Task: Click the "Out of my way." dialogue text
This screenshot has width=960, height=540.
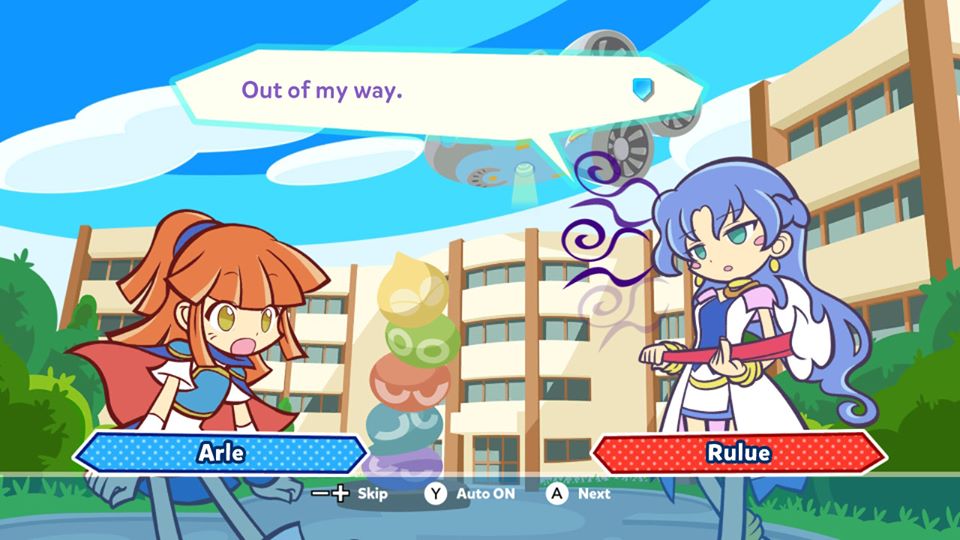Action: tap(322, 90)
